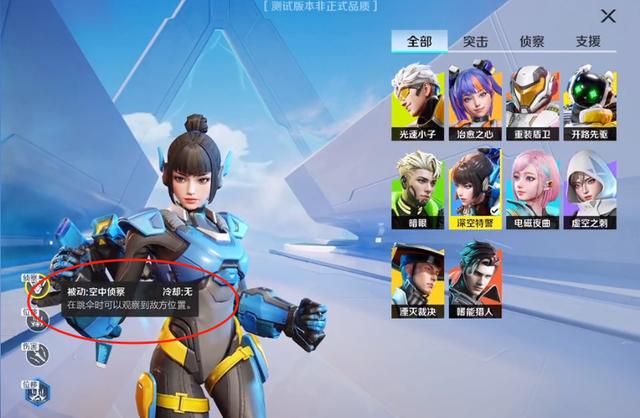Choose the 治愈之心 hero portrait
The image size is (640, 418).
474,98
